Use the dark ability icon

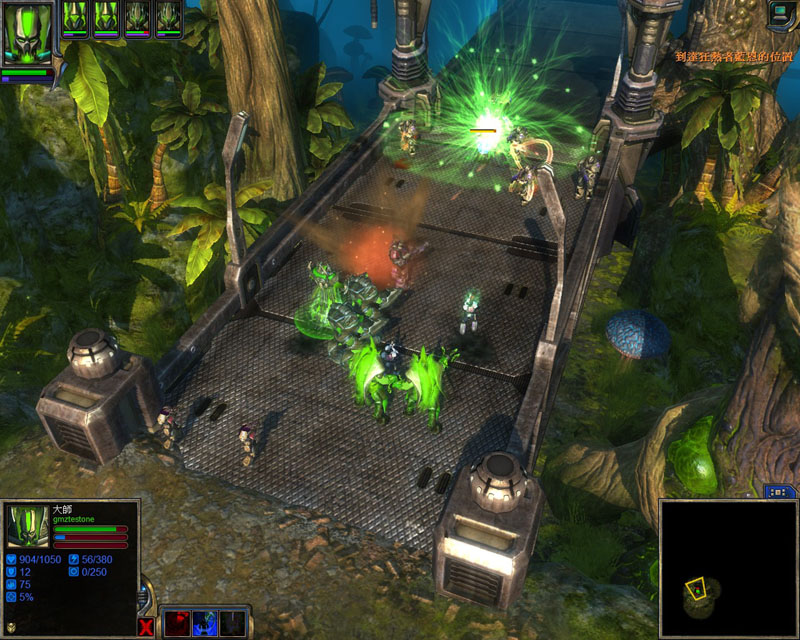coord(232,622)
